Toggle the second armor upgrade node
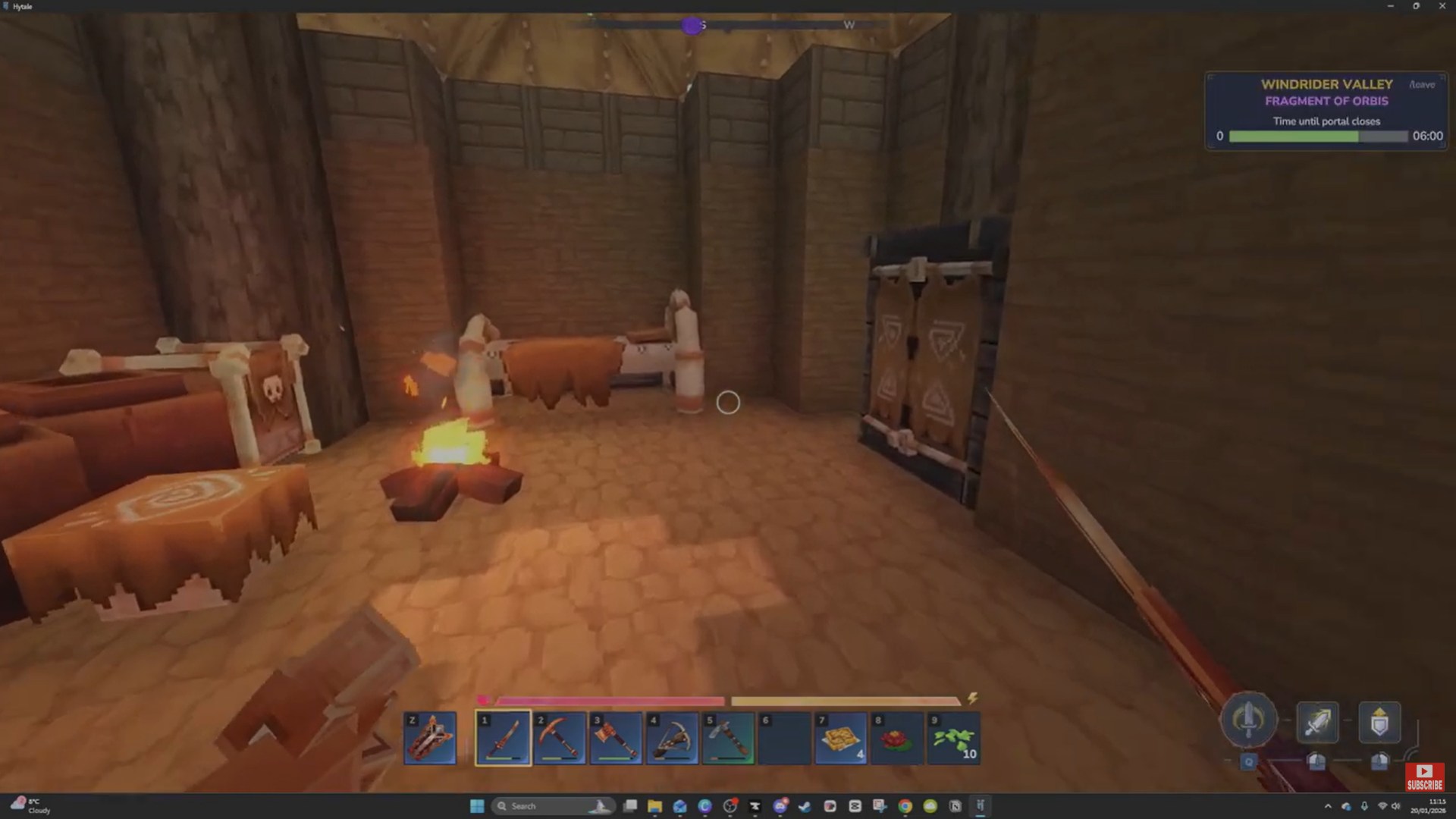Screen dimensions: 1456x819 point(1379,762)
